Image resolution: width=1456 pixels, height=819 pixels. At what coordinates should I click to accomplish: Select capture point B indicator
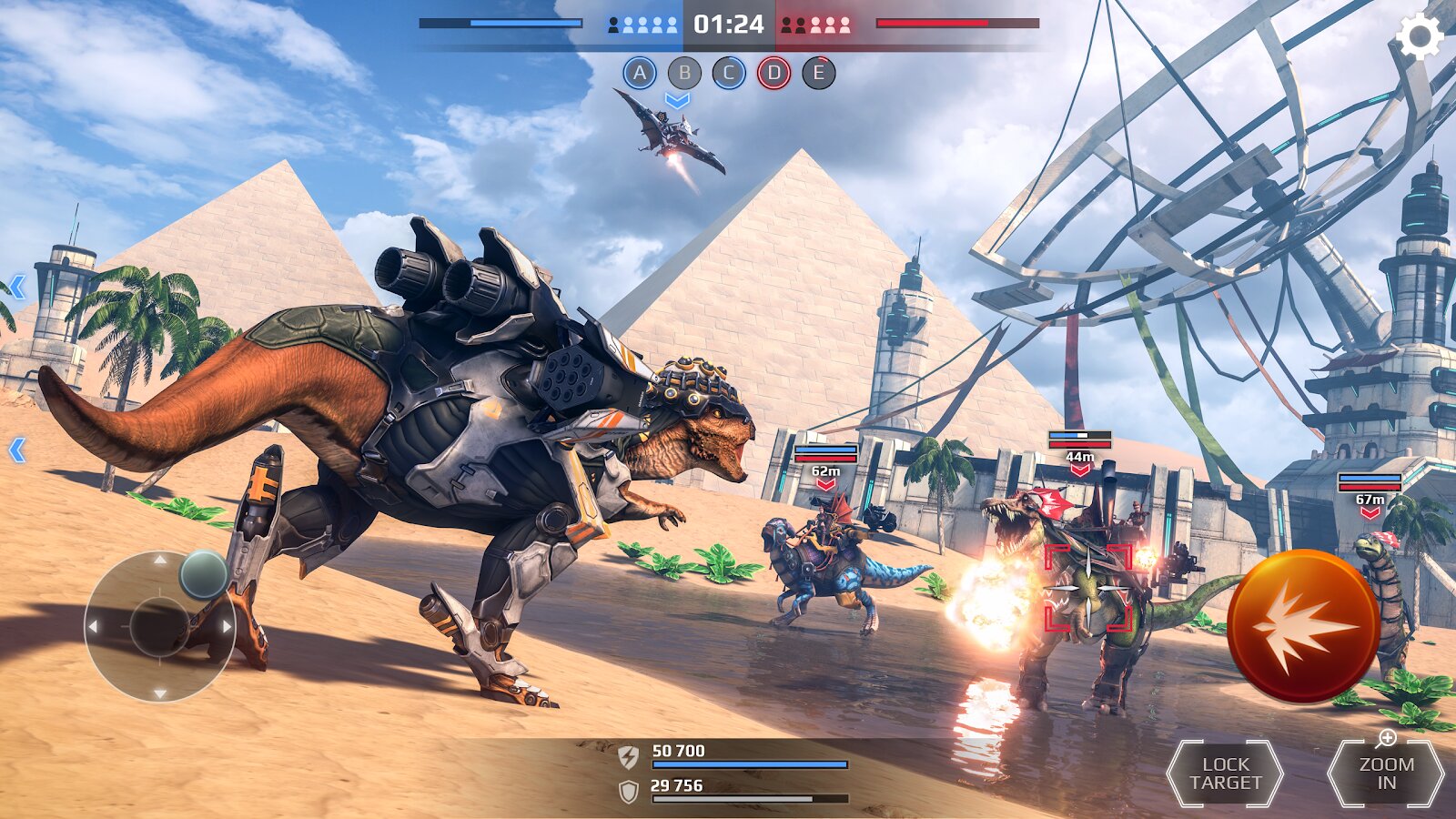pyautogui.click(x=684, y=73)
